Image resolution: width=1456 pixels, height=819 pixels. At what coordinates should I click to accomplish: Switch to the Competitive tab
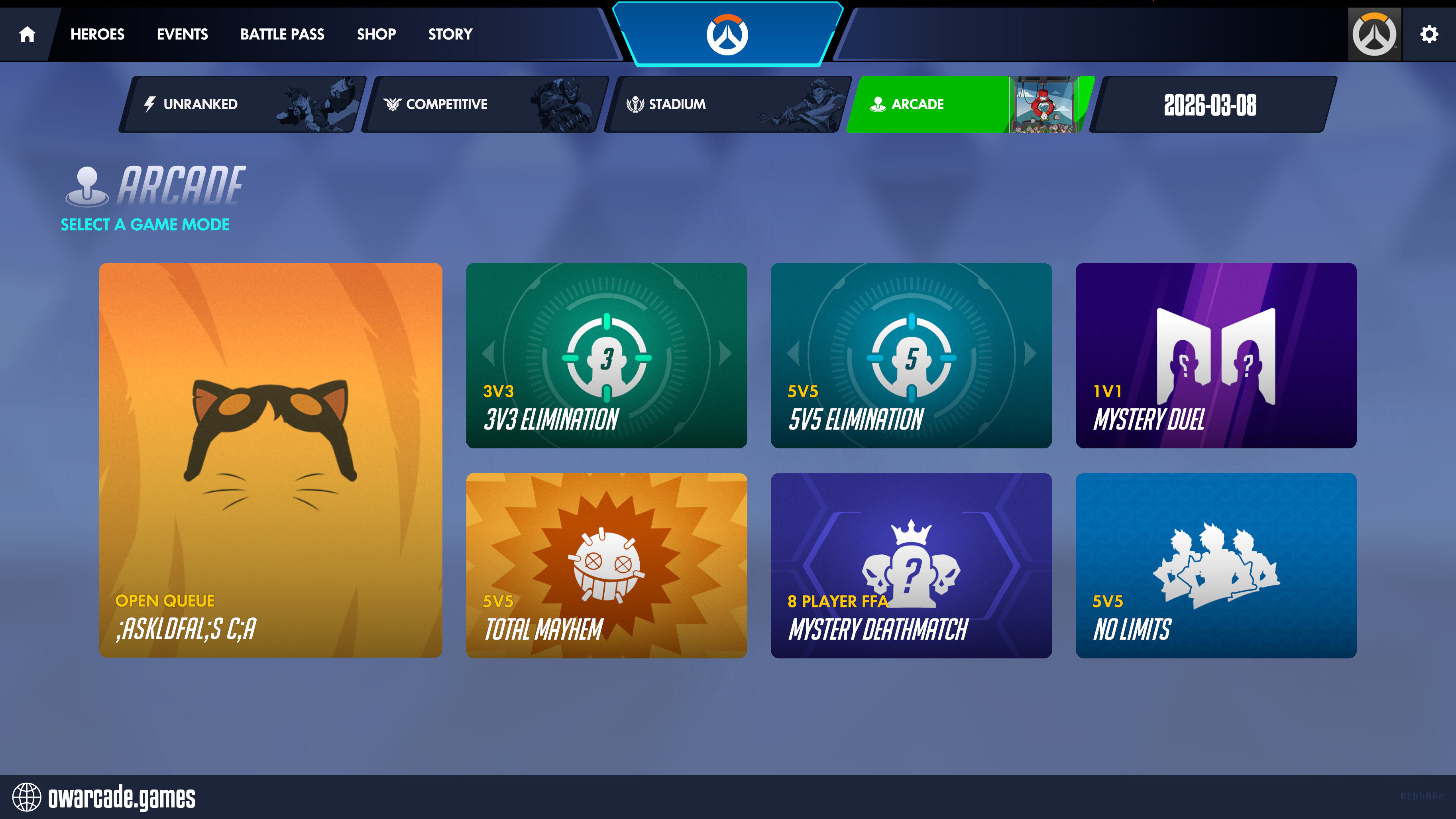(x=485, y=104)
